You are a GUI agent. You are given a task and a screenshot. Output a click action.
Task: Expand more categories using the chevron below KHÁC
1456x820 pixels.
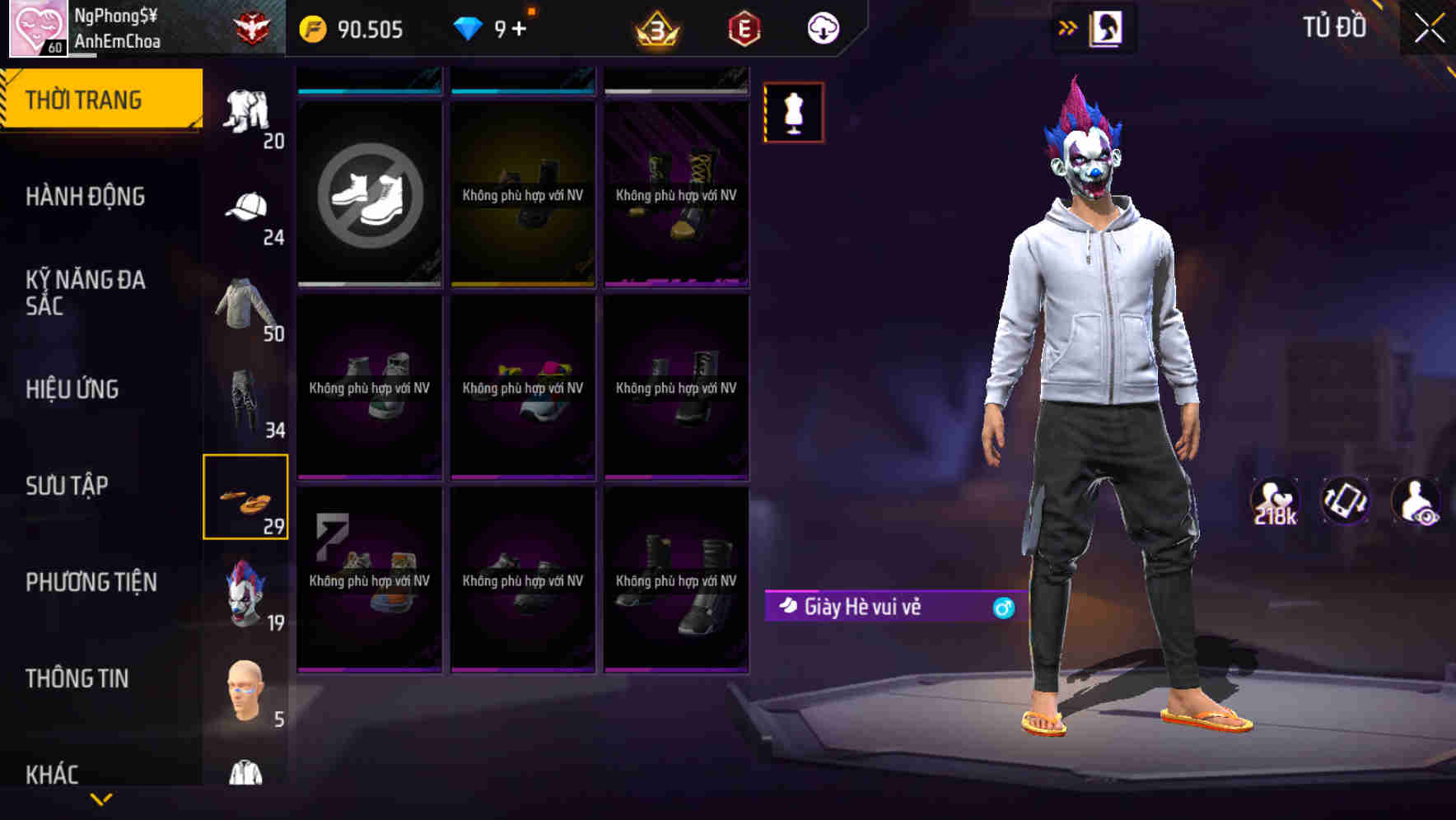click(x=101, y=799)
